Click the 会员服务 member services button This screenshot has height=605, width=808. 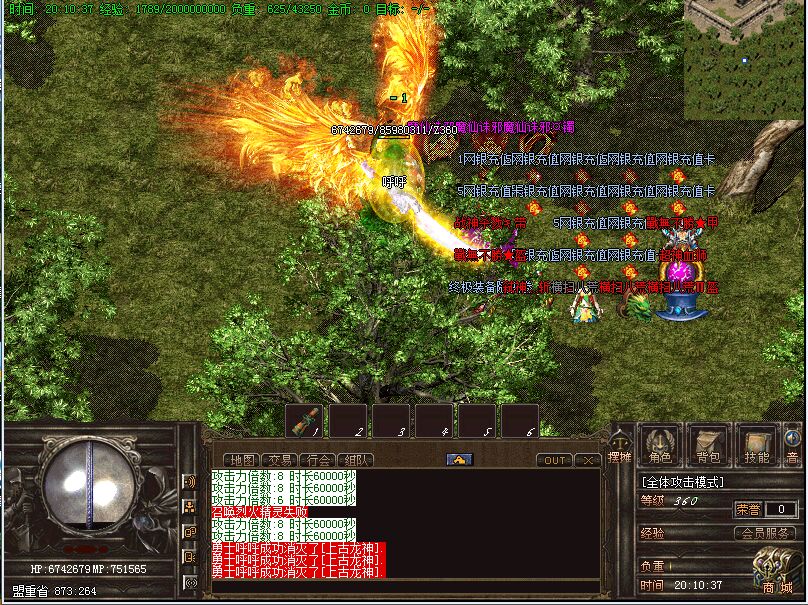click(x=768, y=533)
